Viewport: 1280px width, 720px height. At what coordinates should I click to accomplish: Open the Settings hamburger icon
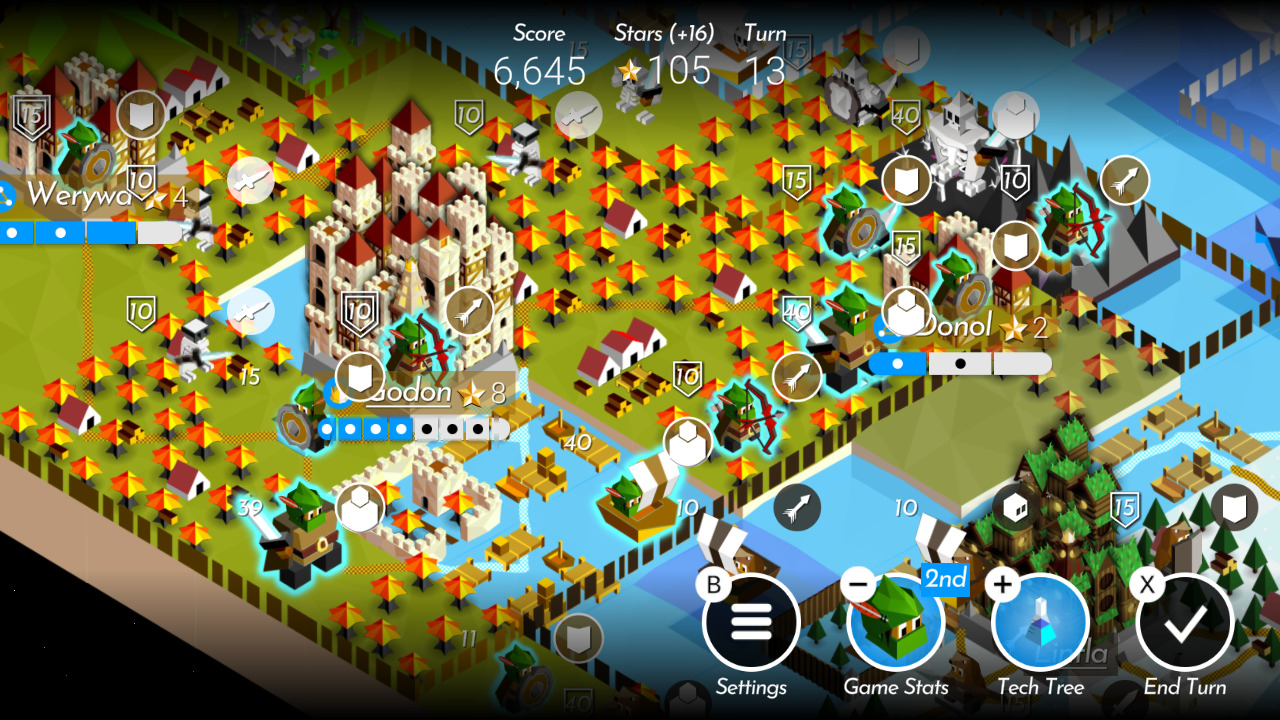[x=752, y=621]
